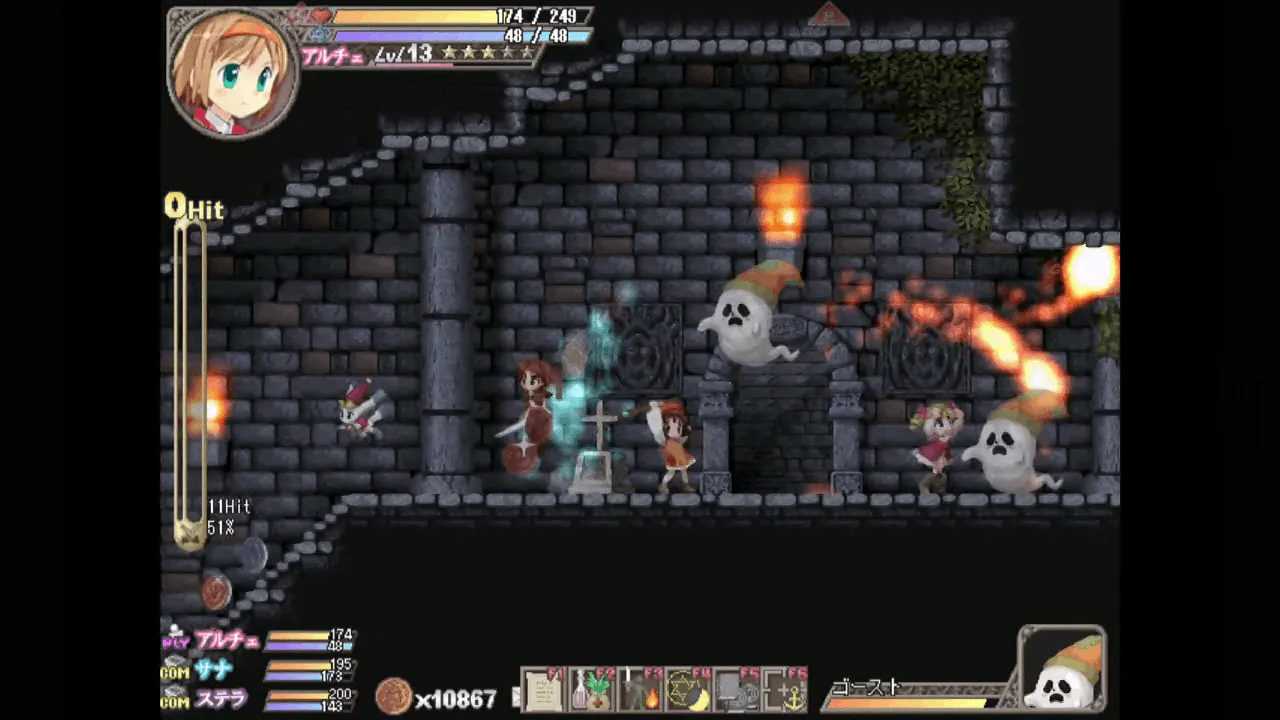Select party member ステラ in the list
Screen dimensions: 1280x720
[x=220, y=698]
